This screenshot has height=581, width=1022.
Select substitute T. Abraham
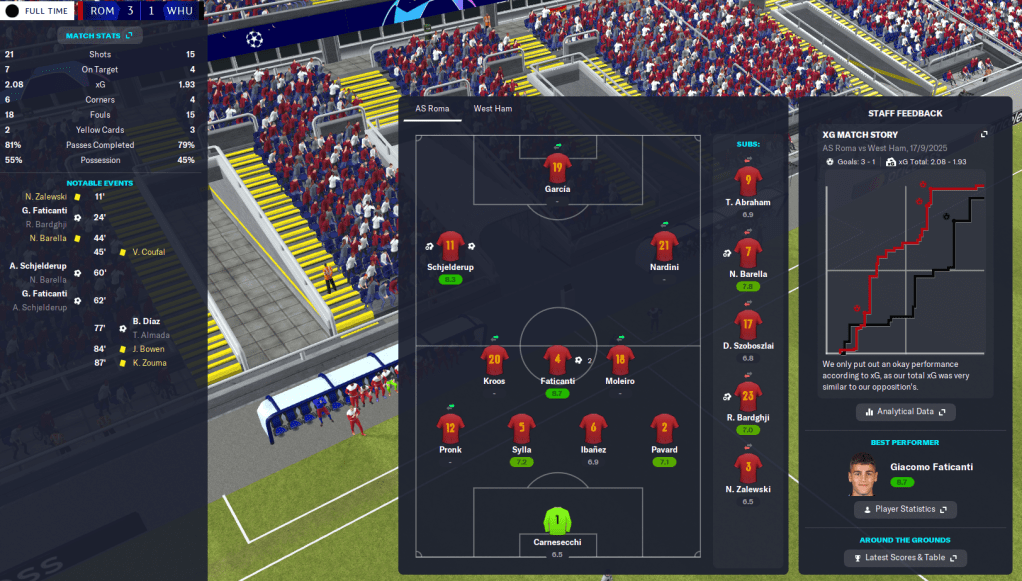click(x=748, y=181)
